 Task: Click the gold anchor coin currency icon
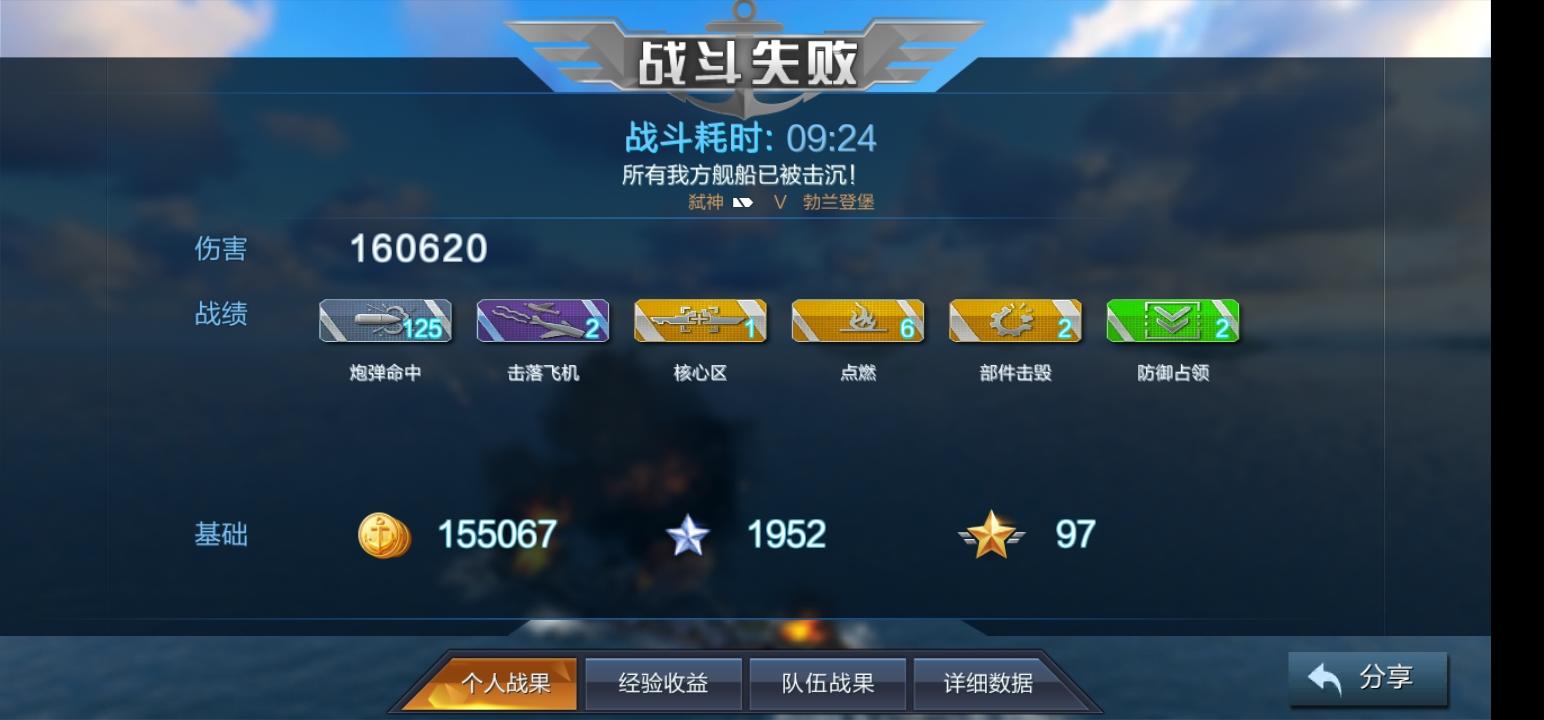pos(383,535)
